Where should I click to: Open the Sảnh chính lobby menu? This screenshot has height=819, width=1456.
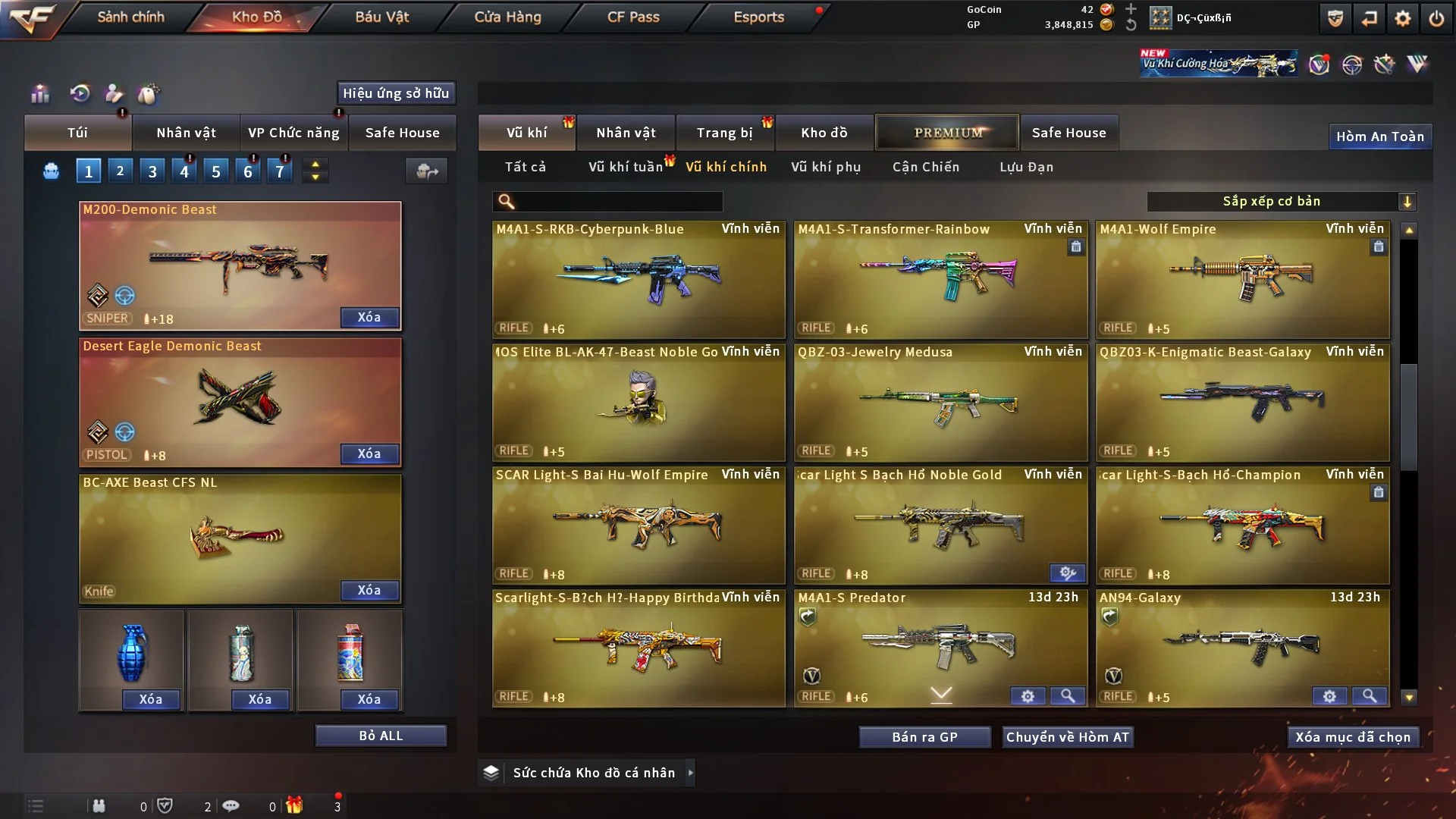click(x=130, y=17)
